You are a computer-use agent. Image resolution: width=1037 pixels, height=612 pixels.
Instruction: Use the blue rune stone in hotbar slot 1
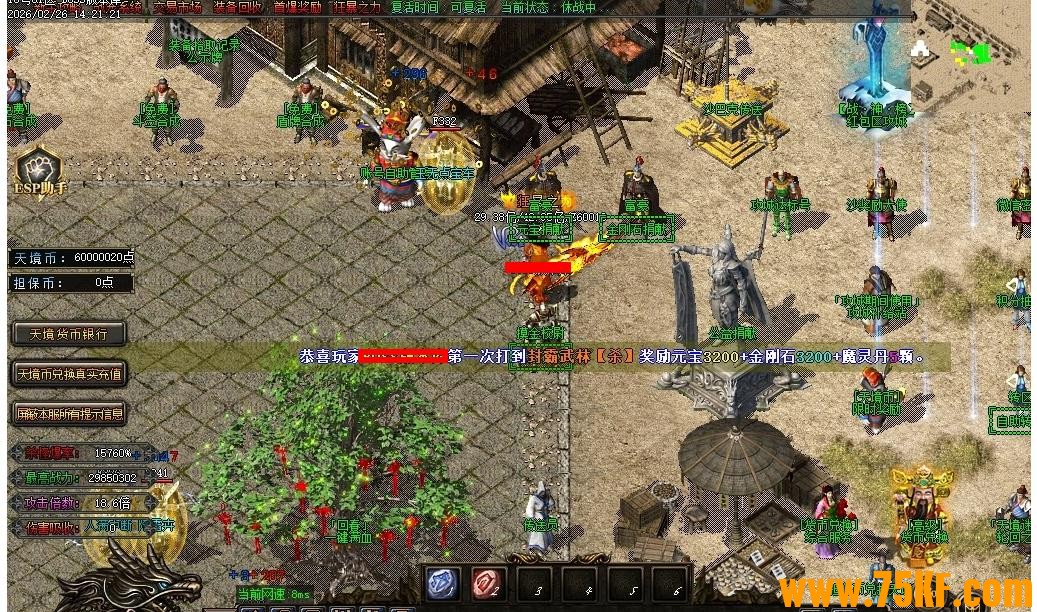pyautogui.click(x=442, y=585)
